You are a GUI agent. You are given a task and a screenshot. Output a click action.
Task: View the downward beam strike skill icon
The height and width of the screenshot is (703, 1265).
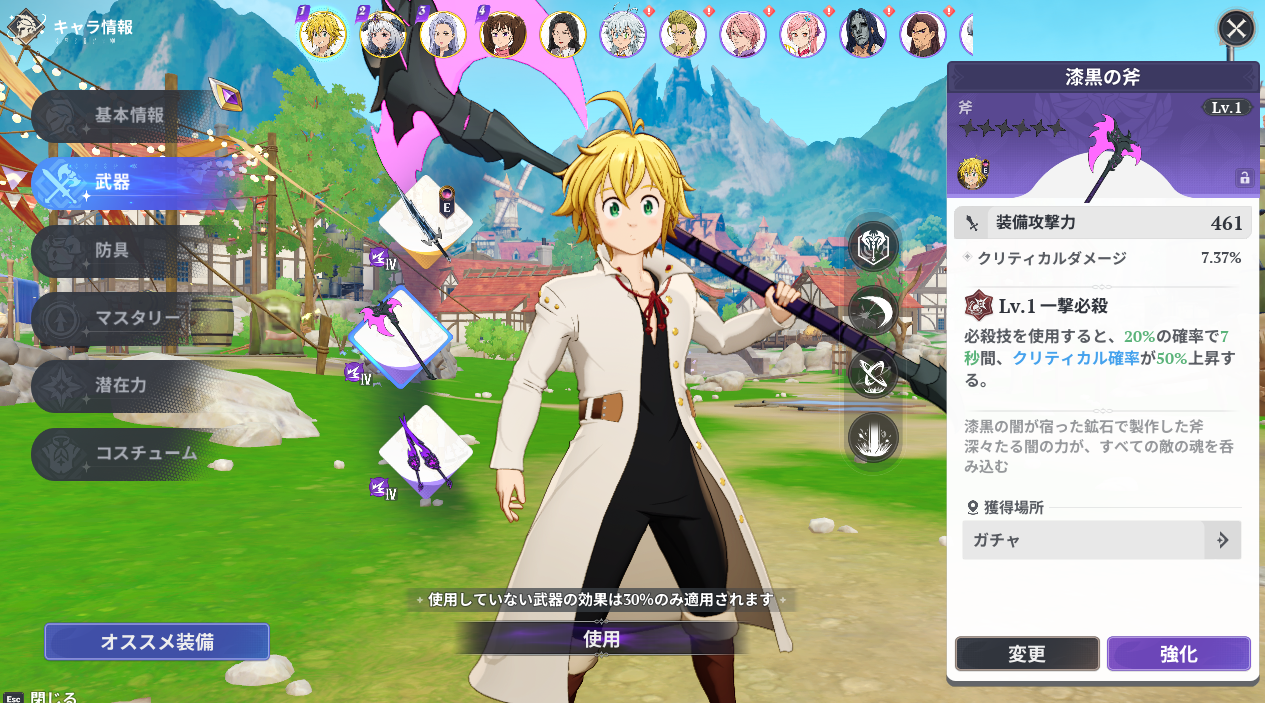pos(873,438)
